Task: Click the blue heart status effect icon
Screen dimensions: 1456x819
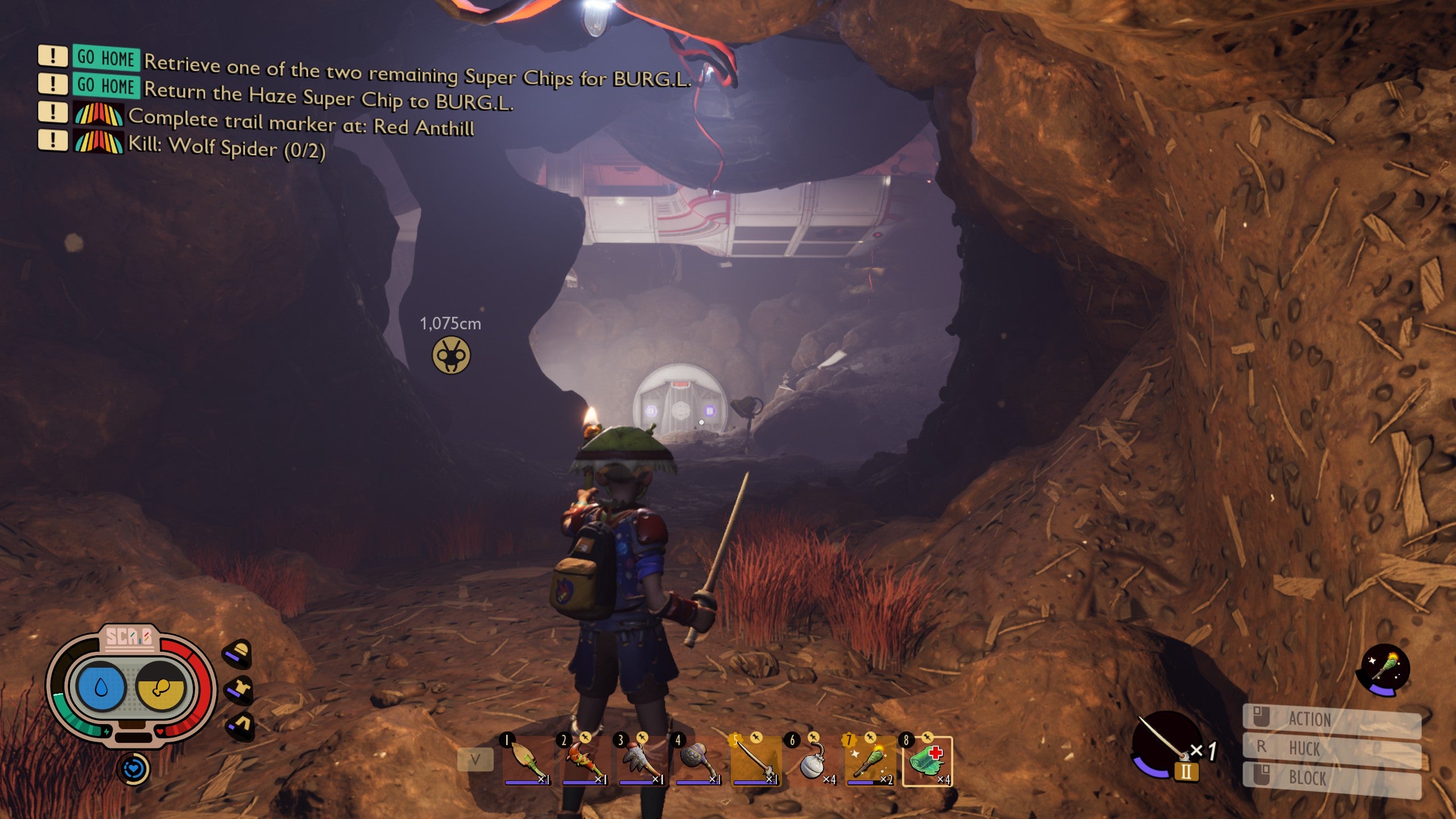Action: coord(134,769)
